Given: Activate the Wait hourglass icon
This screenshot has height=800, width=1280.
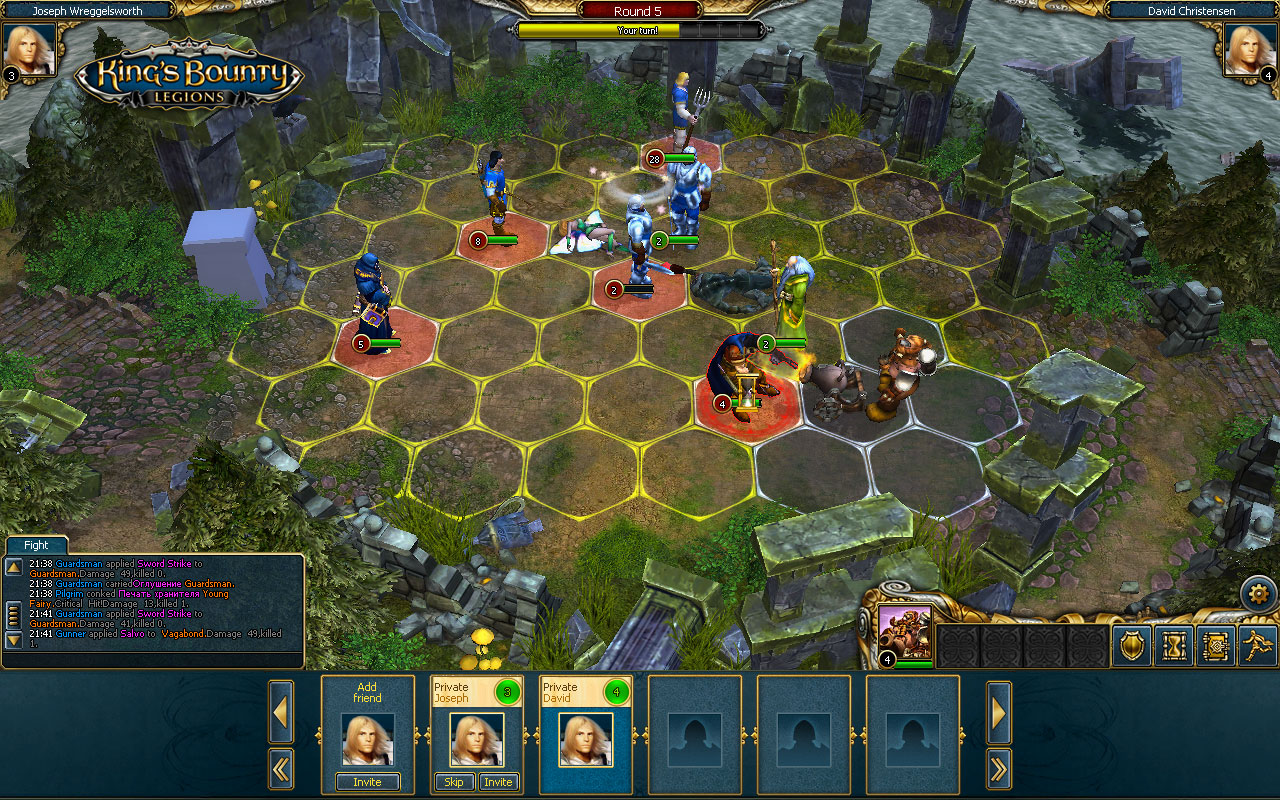Looking at the screenshot, I should coord(1172,647).
